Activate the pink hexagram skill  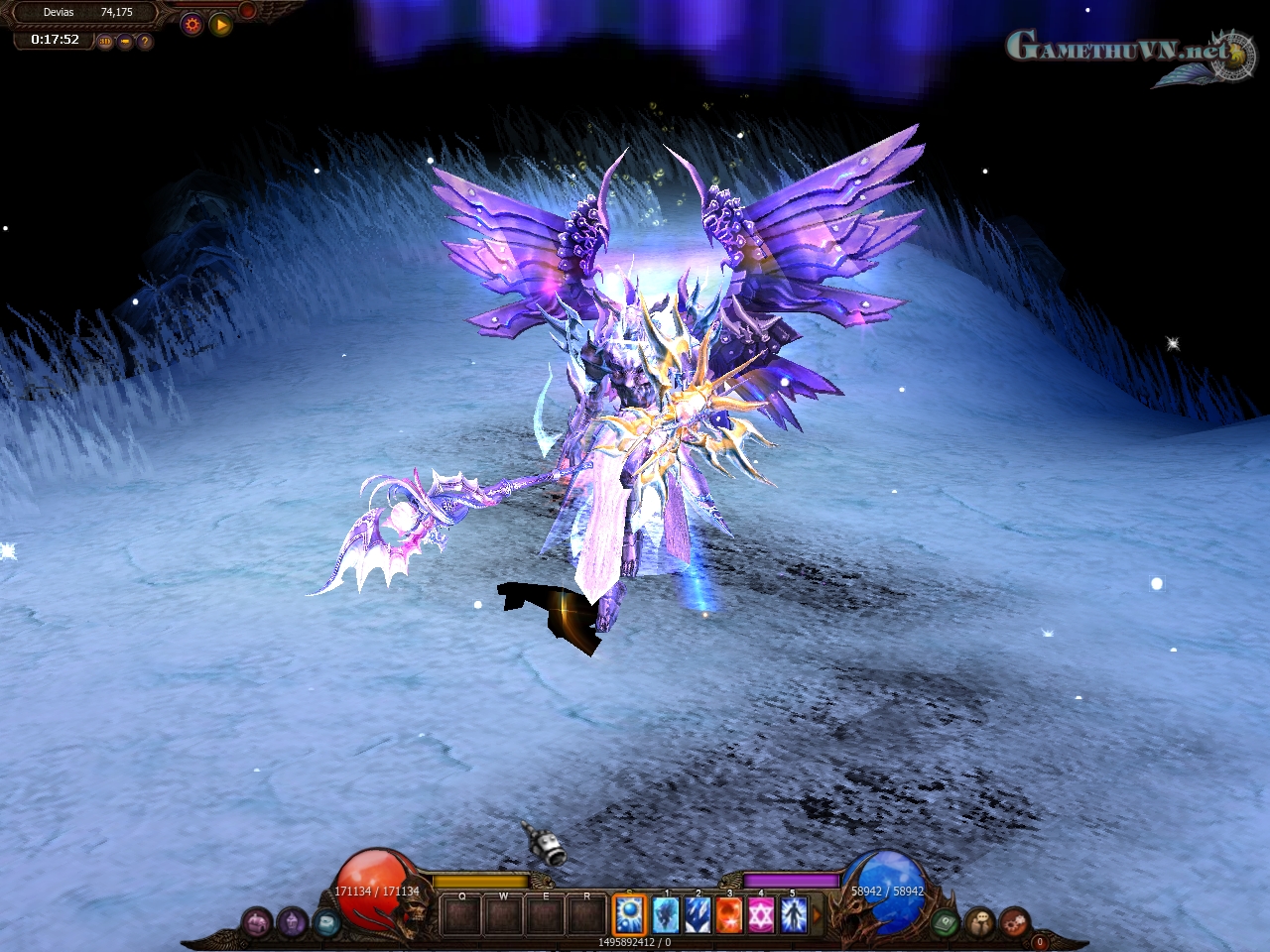tap(761, 914)
